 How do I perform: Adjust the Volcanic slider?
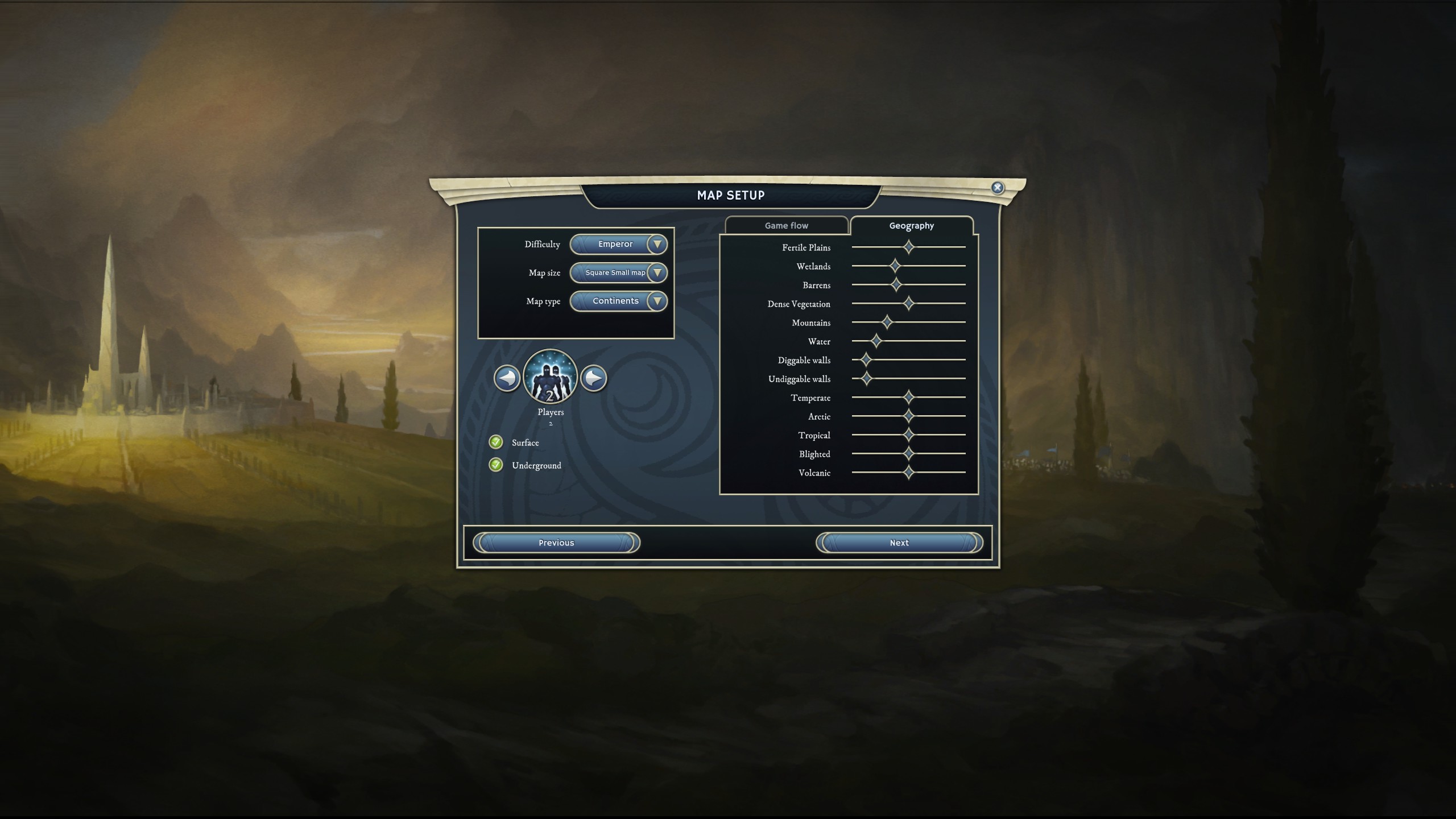(x=909, y=473)
